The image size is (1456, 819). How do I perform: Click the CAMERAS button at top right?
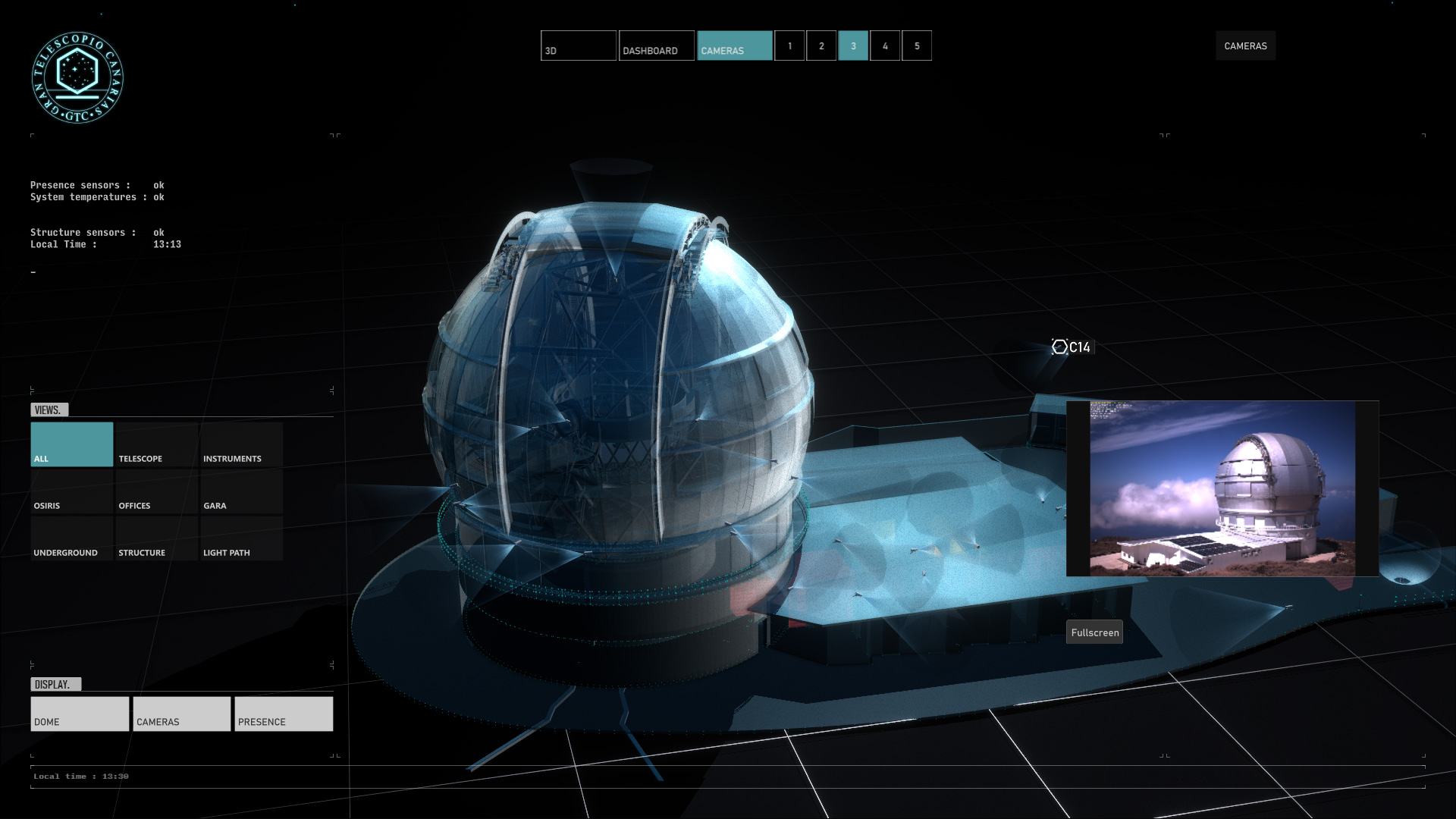click(x=1244, y=45)
